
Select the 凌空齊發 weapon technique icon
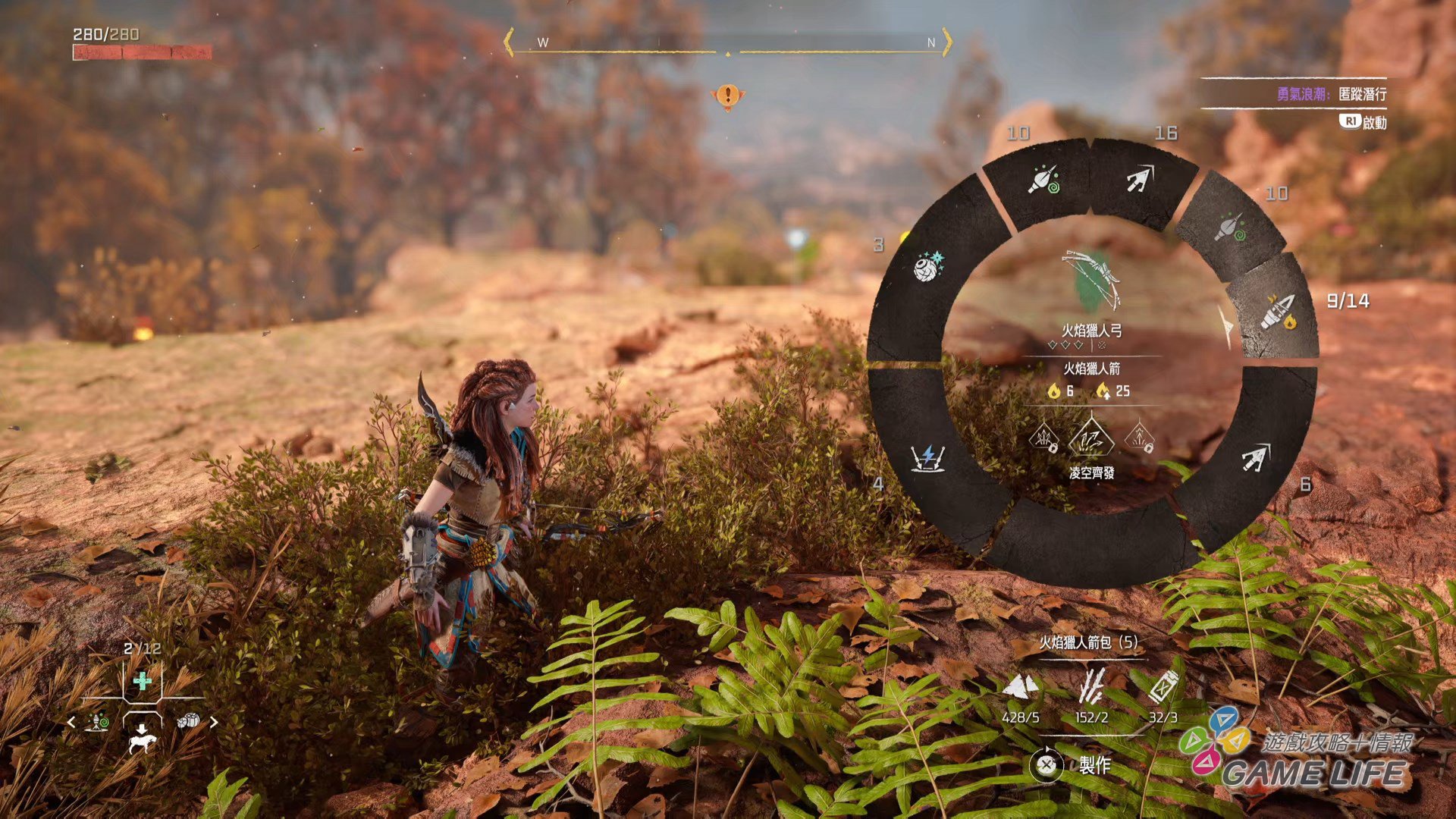coord(1090,440)
